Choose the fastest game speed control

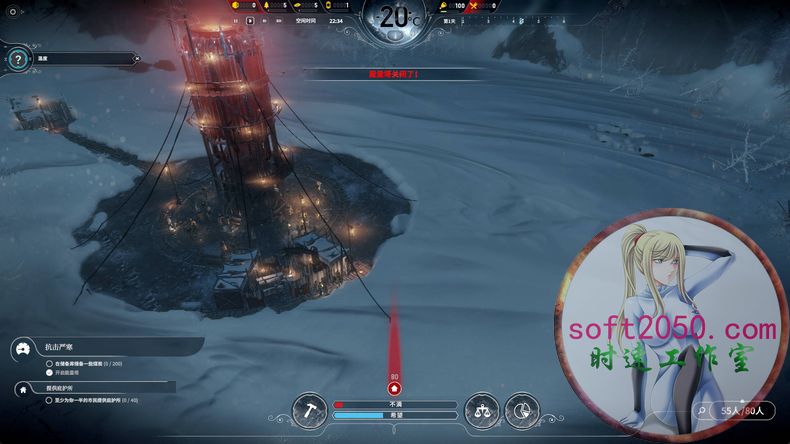coord(277,19)
